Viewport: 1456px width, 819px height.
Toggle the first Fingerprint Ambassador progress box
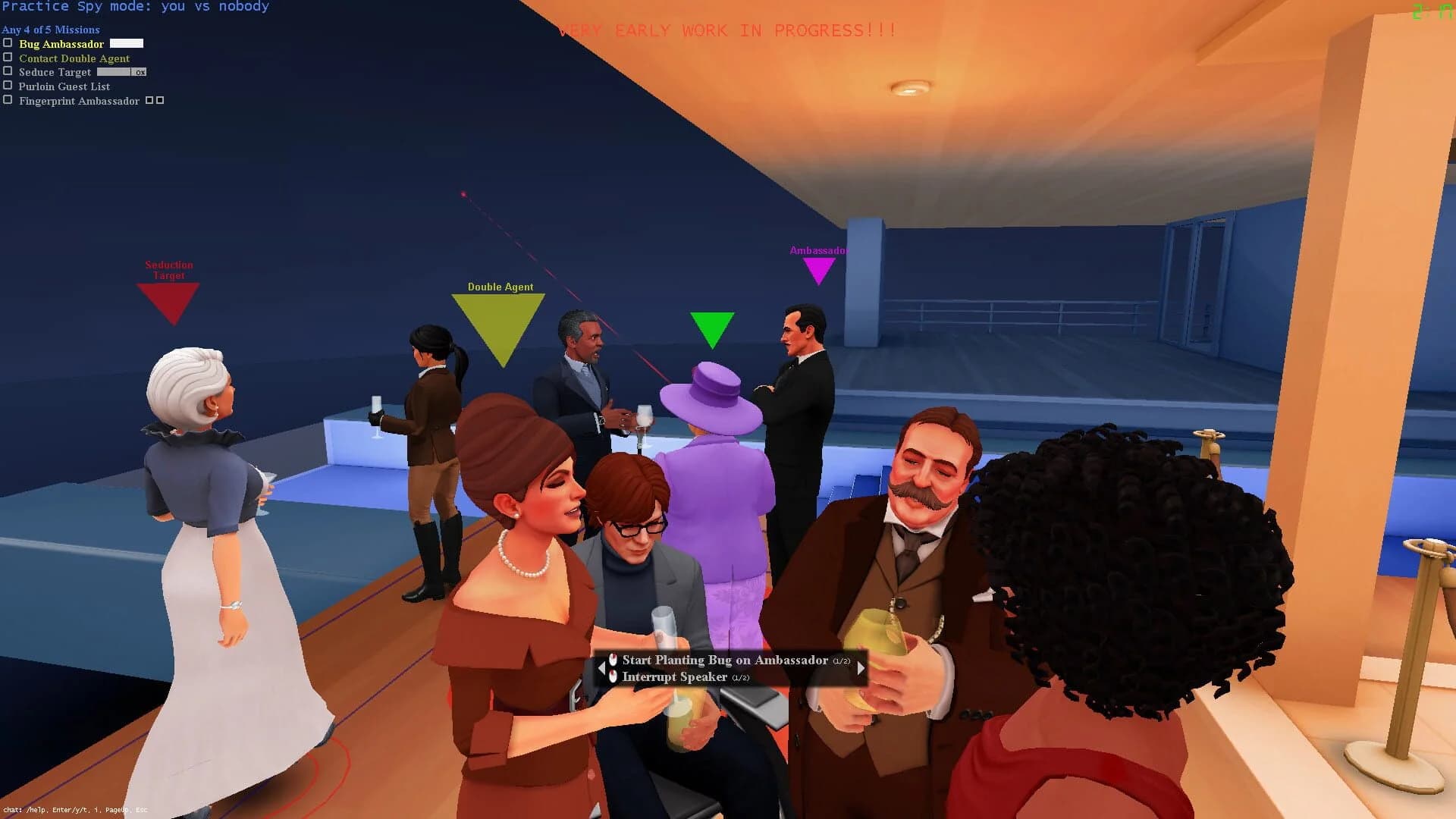pyautogui.click(x=149, y=99)
